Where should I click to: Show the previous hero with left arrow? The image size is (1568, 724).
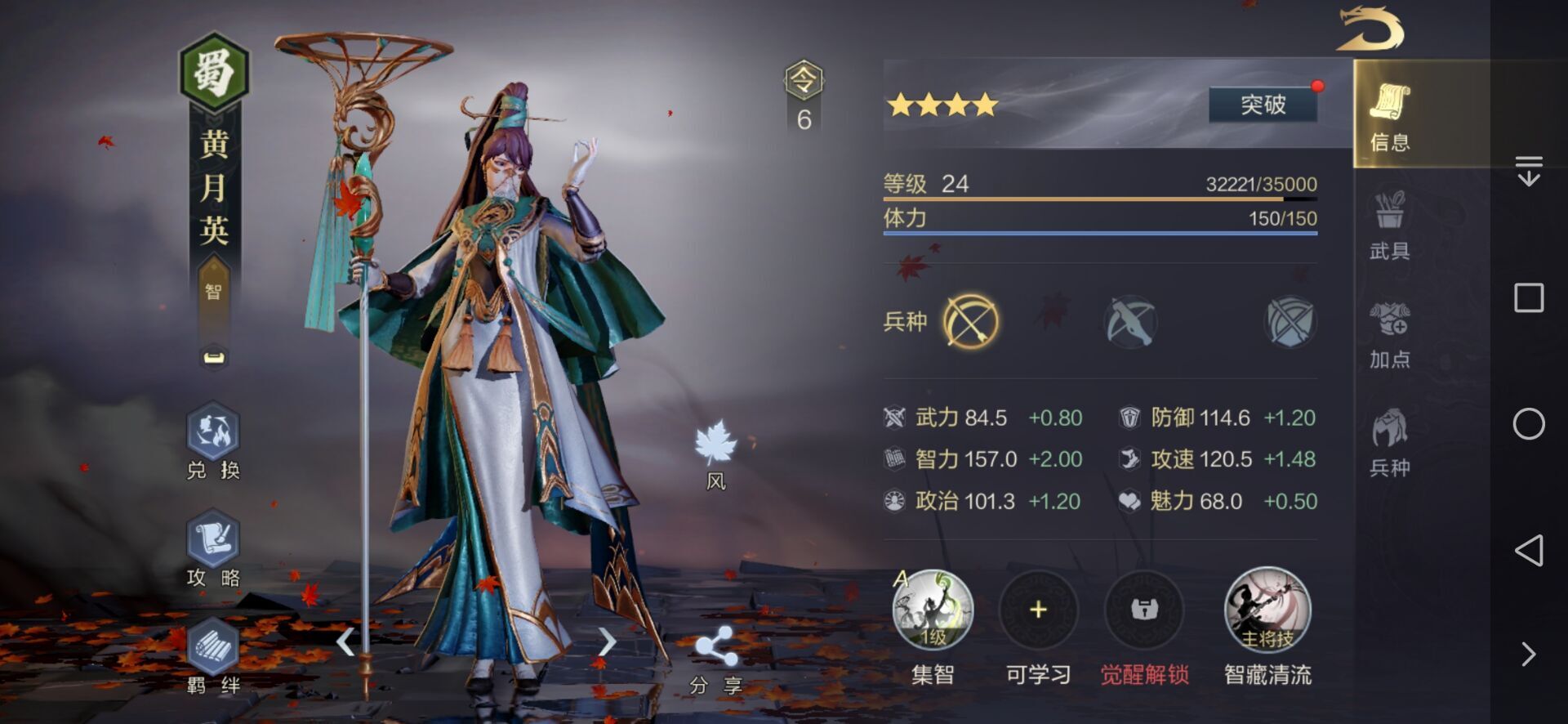tap(346, 642)
